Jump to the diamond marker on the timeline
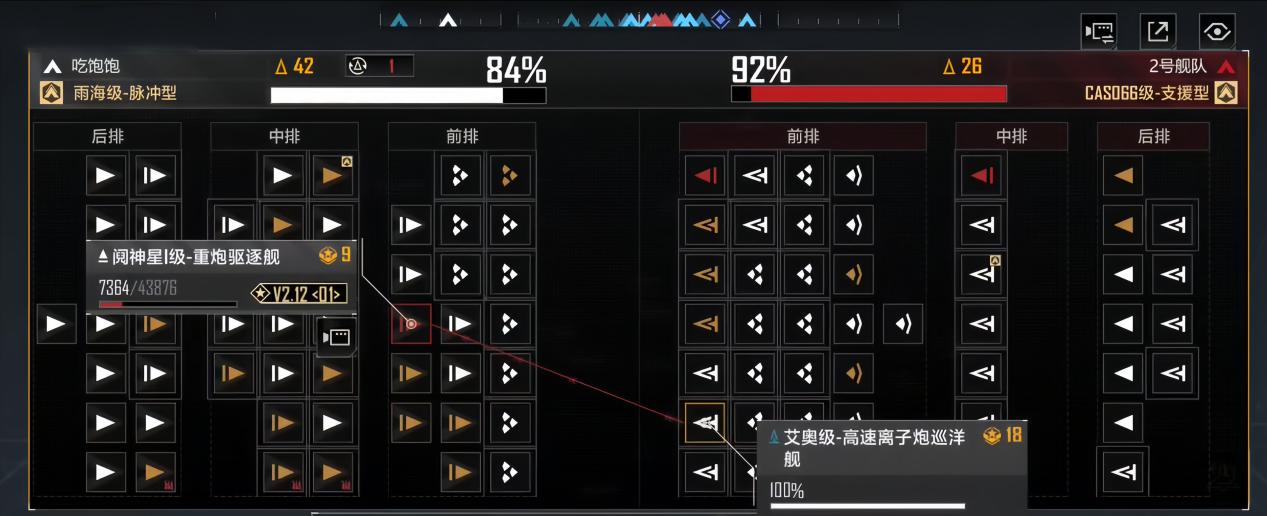1267x516 pixels. pos(720,19)
